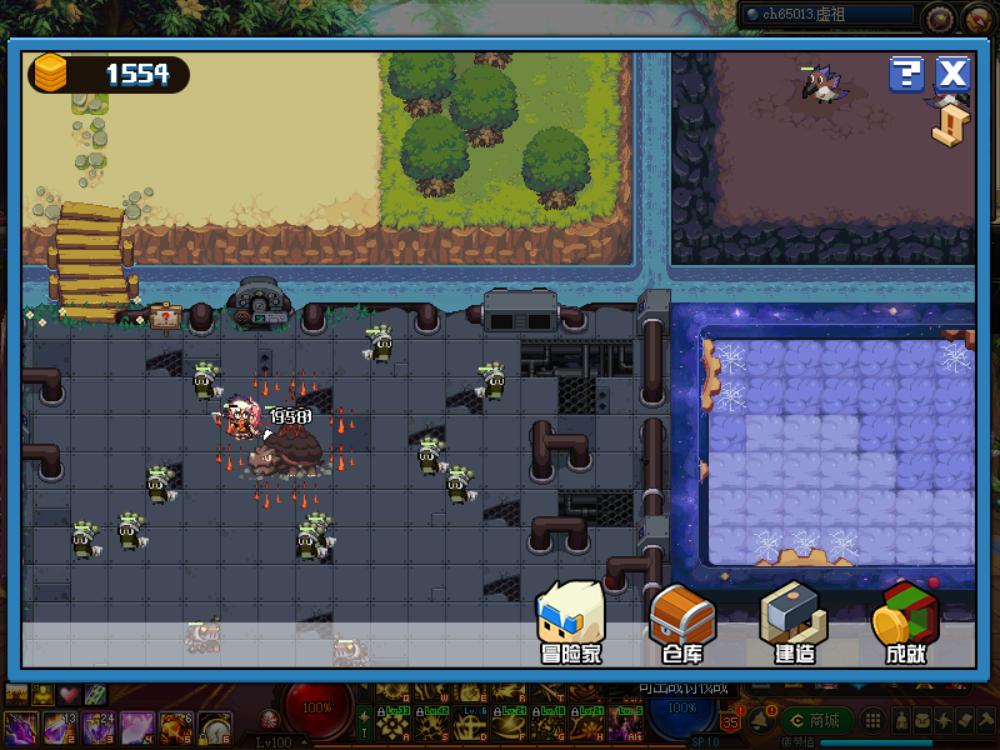
Task: Click the gold coin stack icon
Action: click(50, 73)
